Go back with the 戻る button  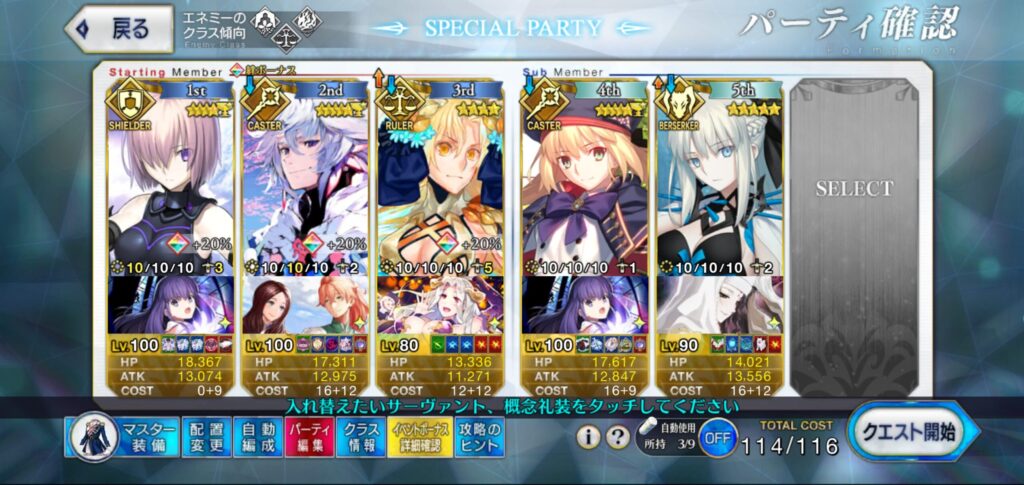pos(111,28)
